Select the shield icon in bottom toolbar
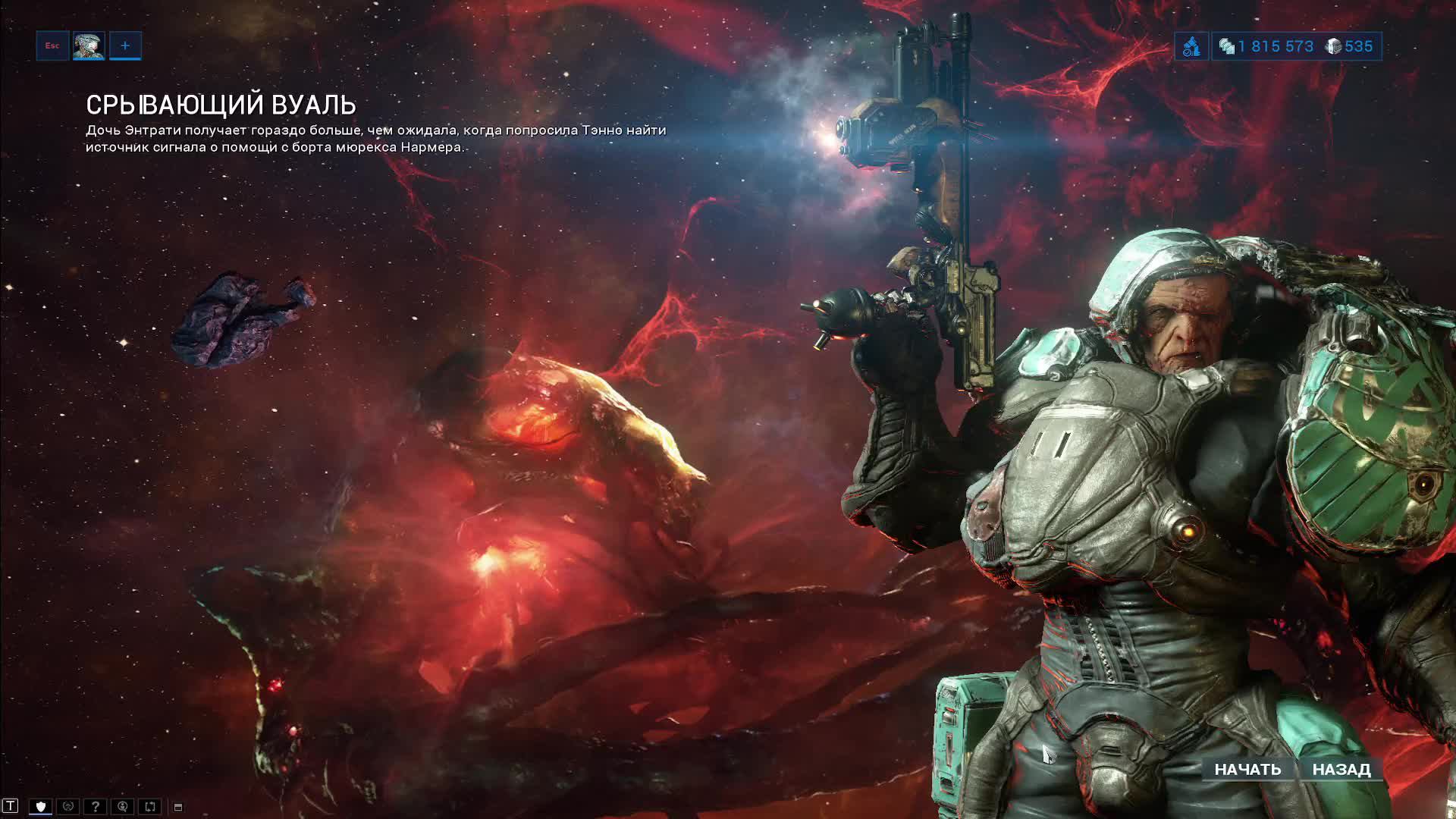This screenshot has height=819, width=1456. click(x=41, y=806)
